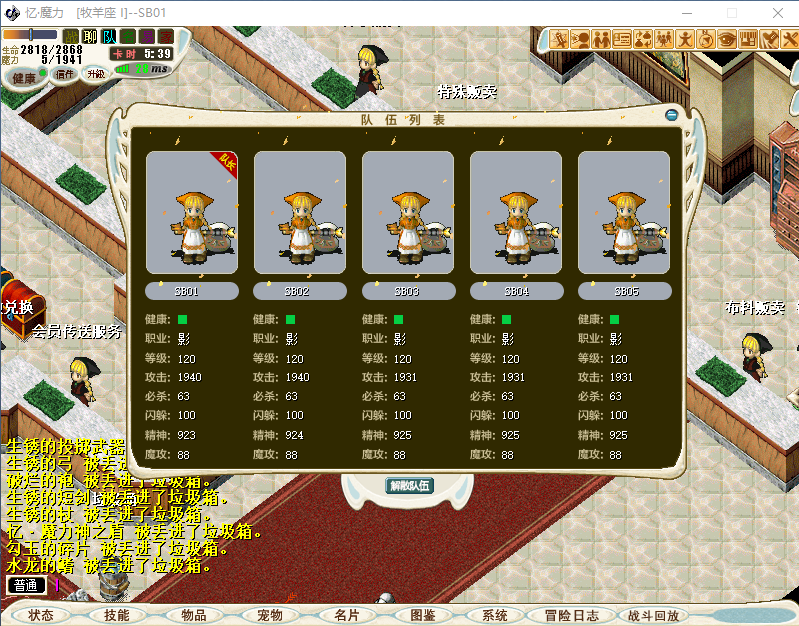Toggle the 队 team switch
Image resolution: width=799 pixels, height=626 pixels.
point(110,36)
